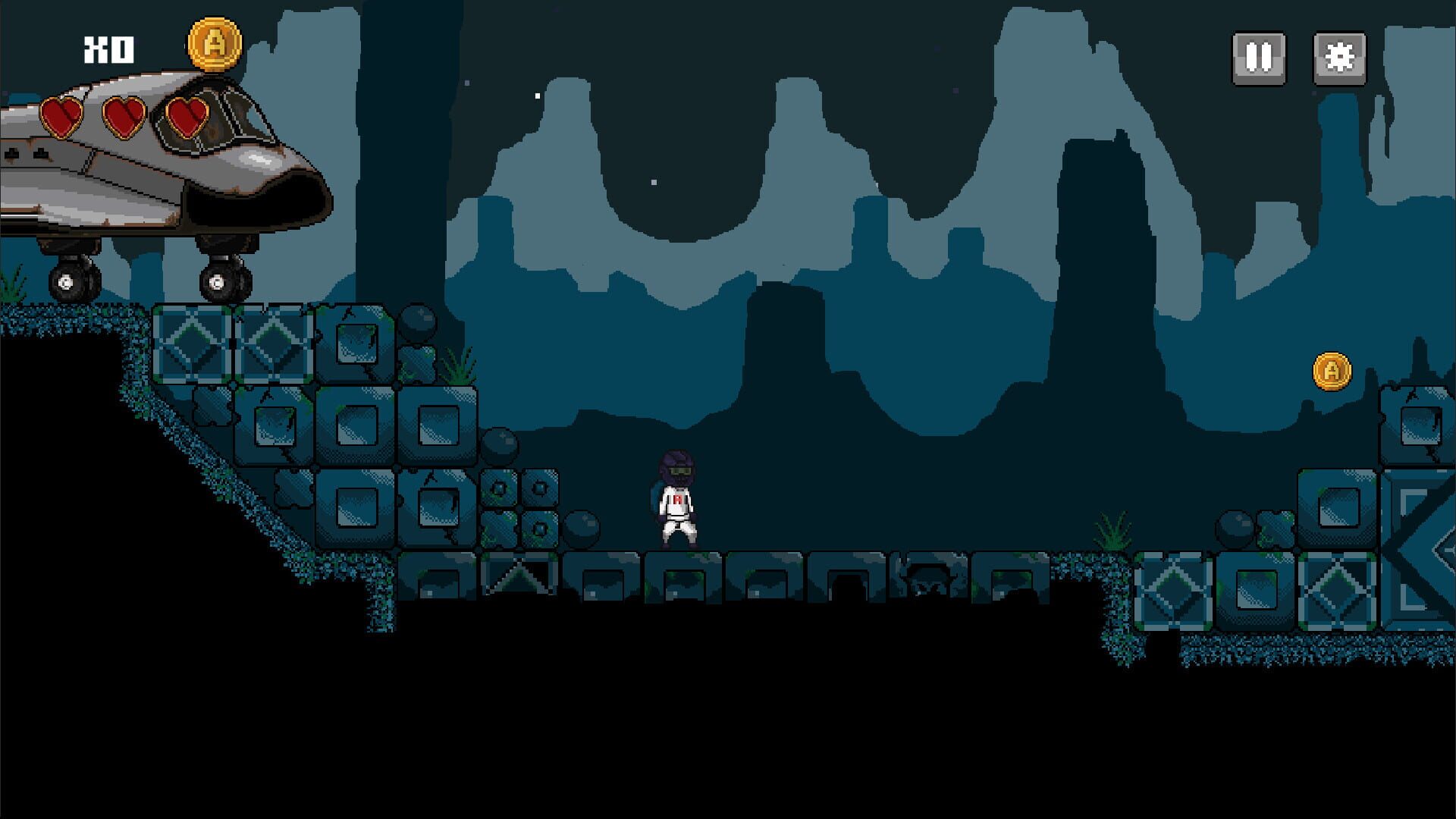The height and width of the screenshot is (819, 1456).
Task: Click the coin counter icon in the HUD
Action: click(212, 47)
